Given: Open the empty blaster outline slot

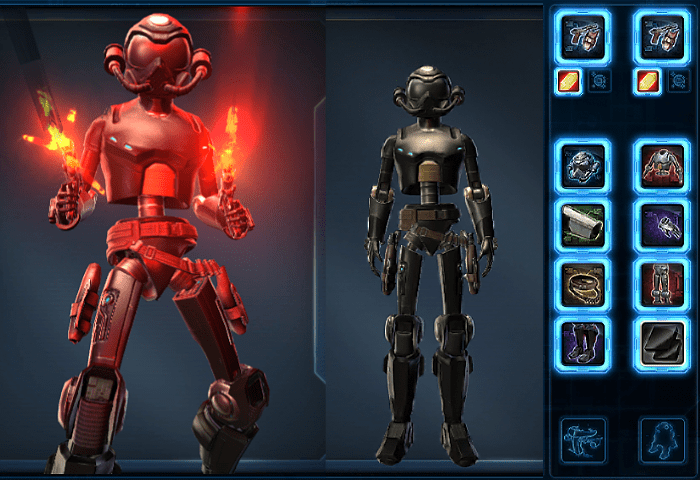Looking at the screenshot, I should coord(584,440).
